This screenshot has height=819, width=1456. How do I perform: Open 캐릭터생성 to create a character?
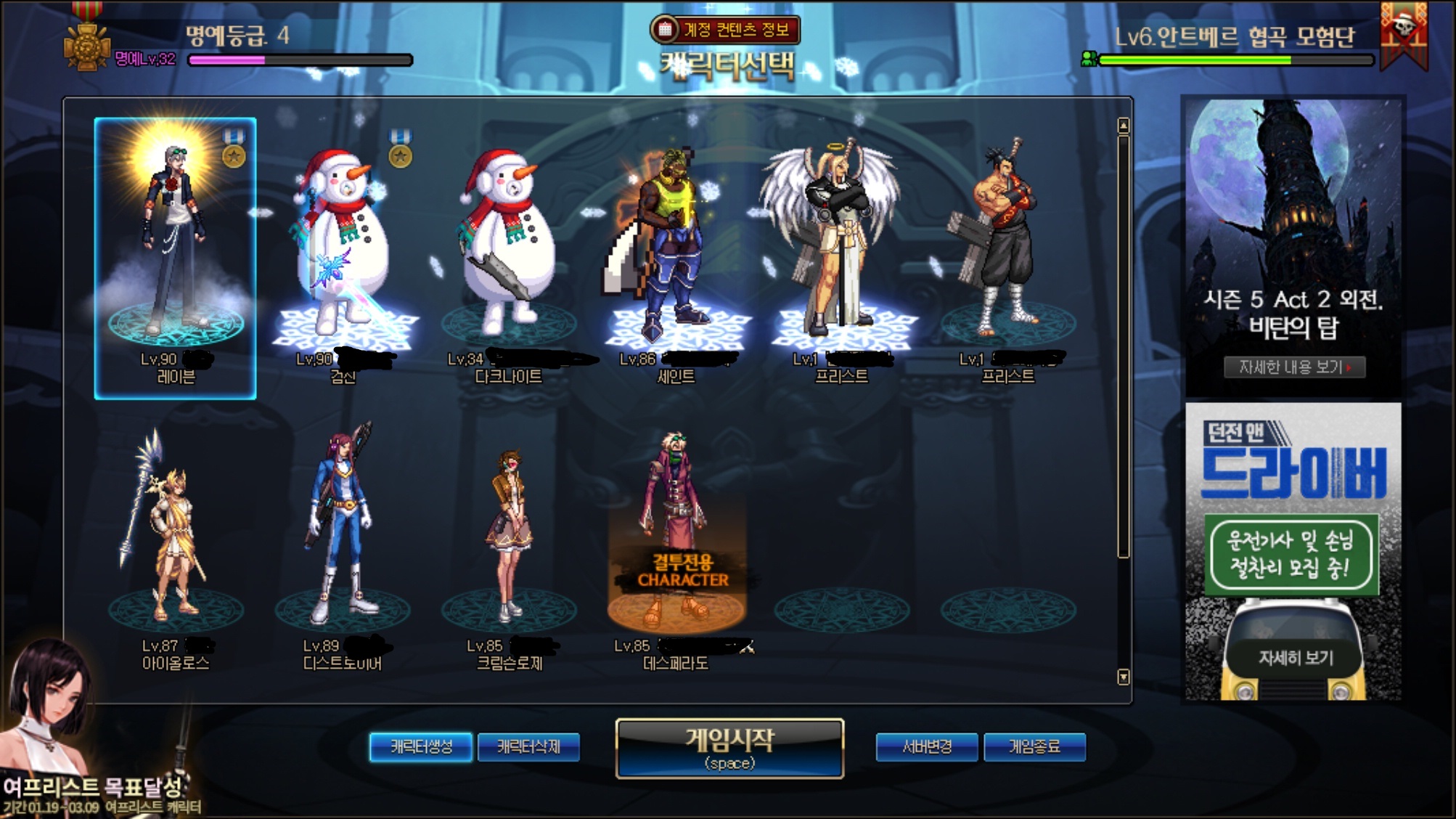pyautogui.click(x=421, y=747)
